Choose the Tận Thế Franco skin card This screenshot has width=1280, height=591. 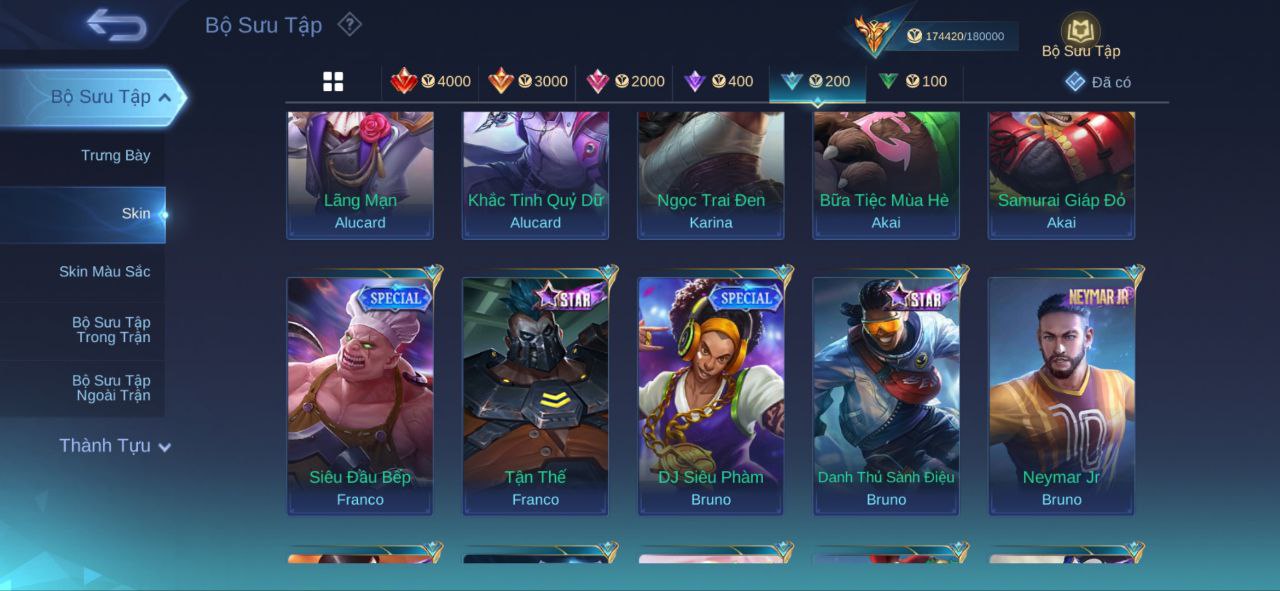point(535,396)
